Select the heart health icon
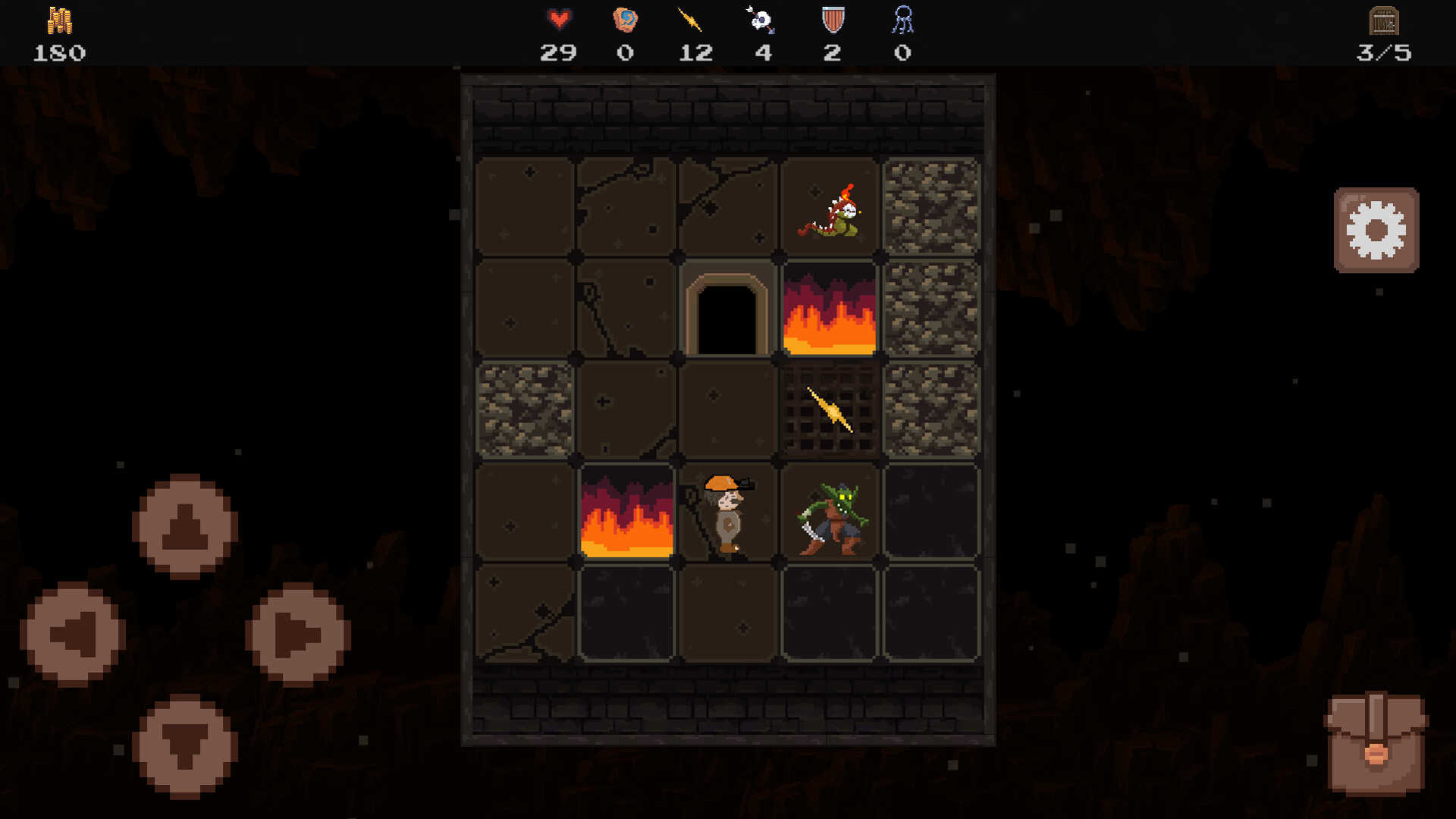 tap(559, 18)
